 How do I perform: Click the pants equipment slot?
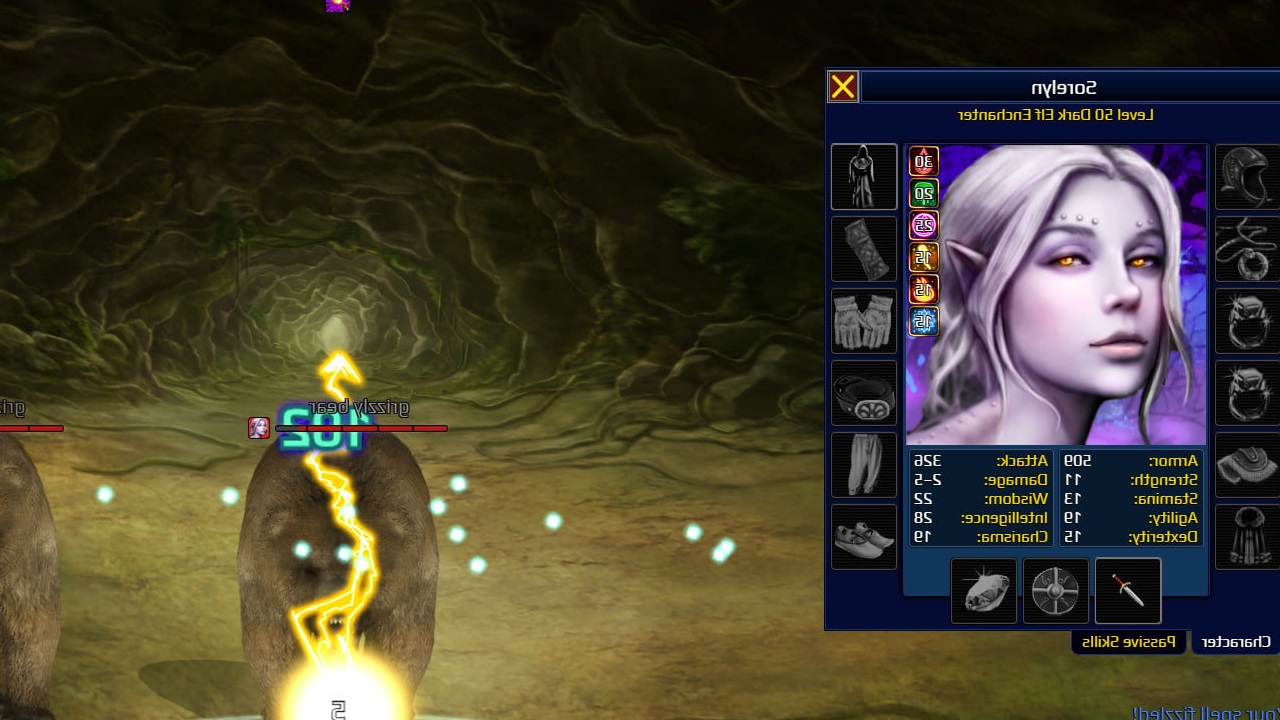pos(864,465)
